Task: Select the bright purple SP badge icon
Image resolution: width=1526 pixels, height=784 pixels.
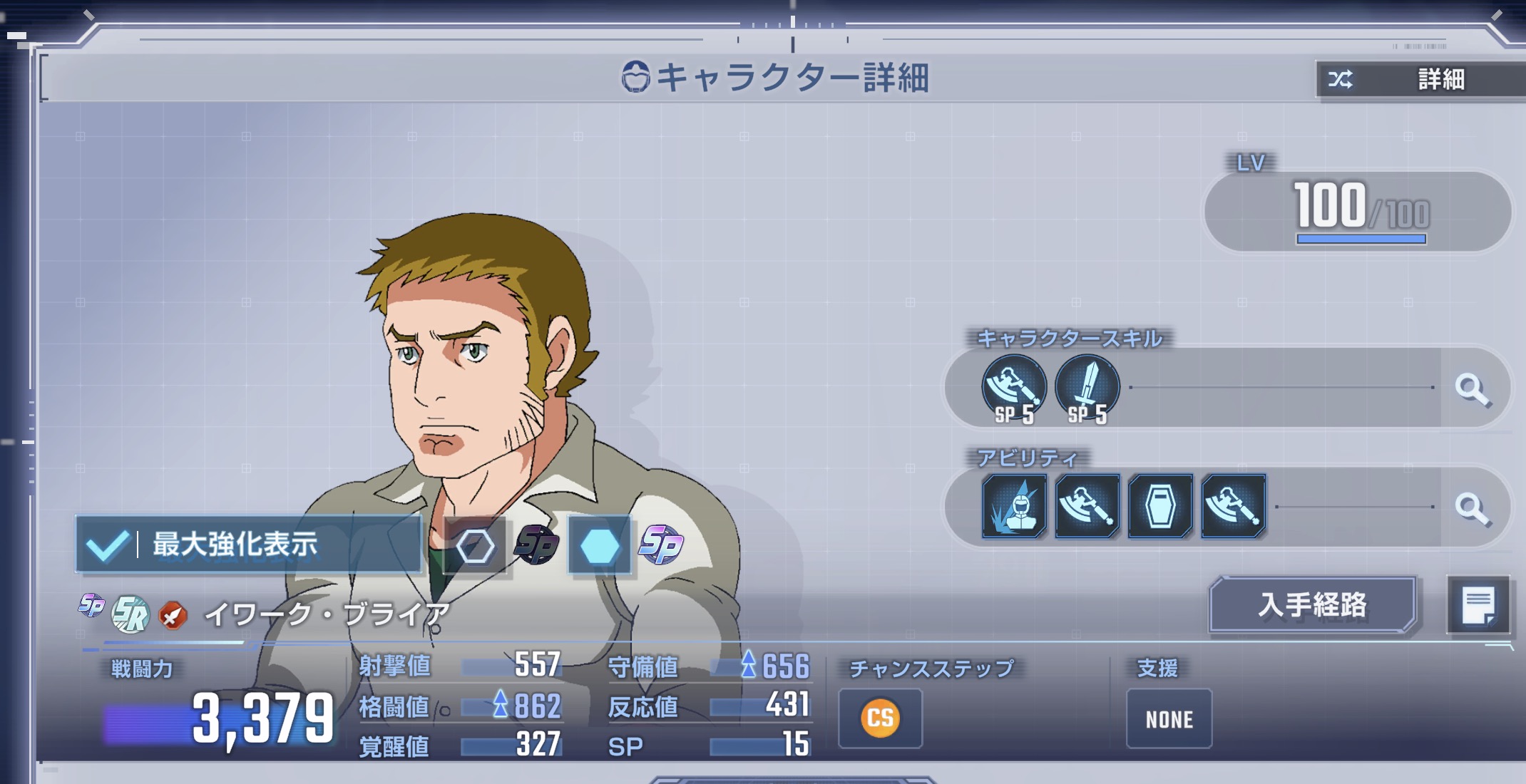Action: coord(661,545)
